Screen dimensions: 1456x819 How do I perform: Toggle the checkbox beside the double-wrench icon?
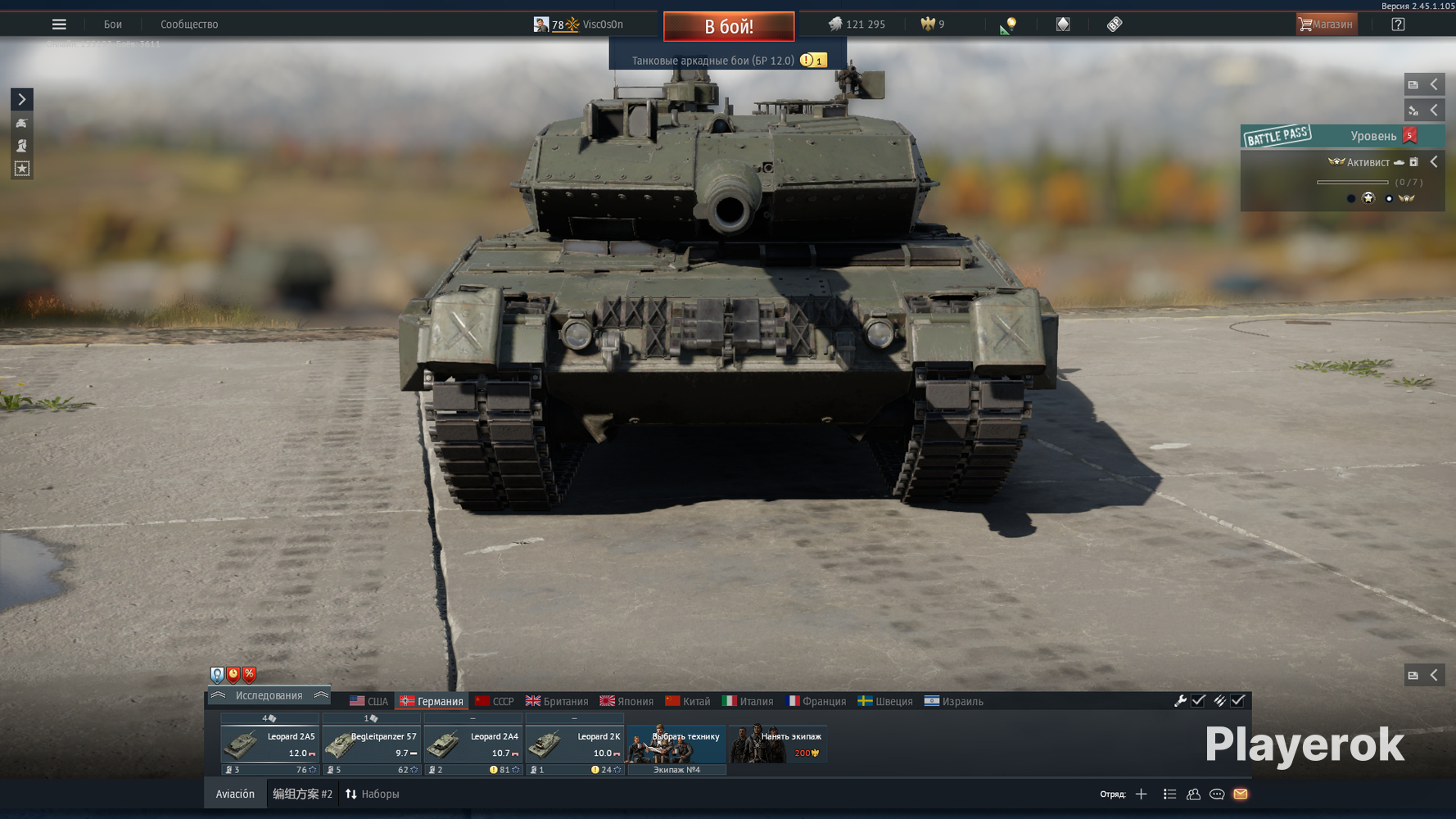point(1239,701)
